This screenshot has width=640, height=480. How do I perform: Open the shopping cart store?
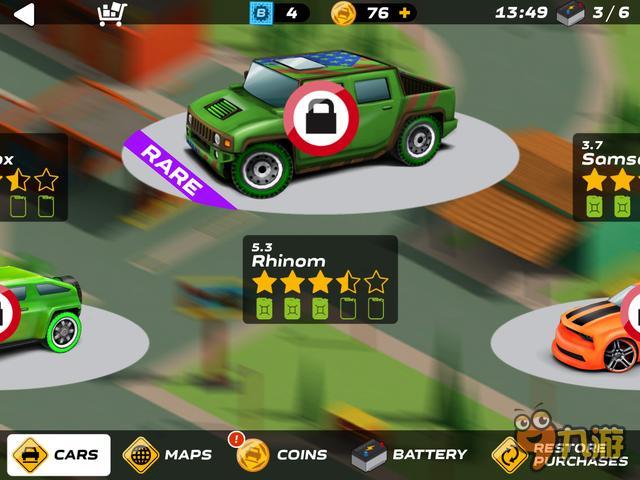(x=111, y=13)
